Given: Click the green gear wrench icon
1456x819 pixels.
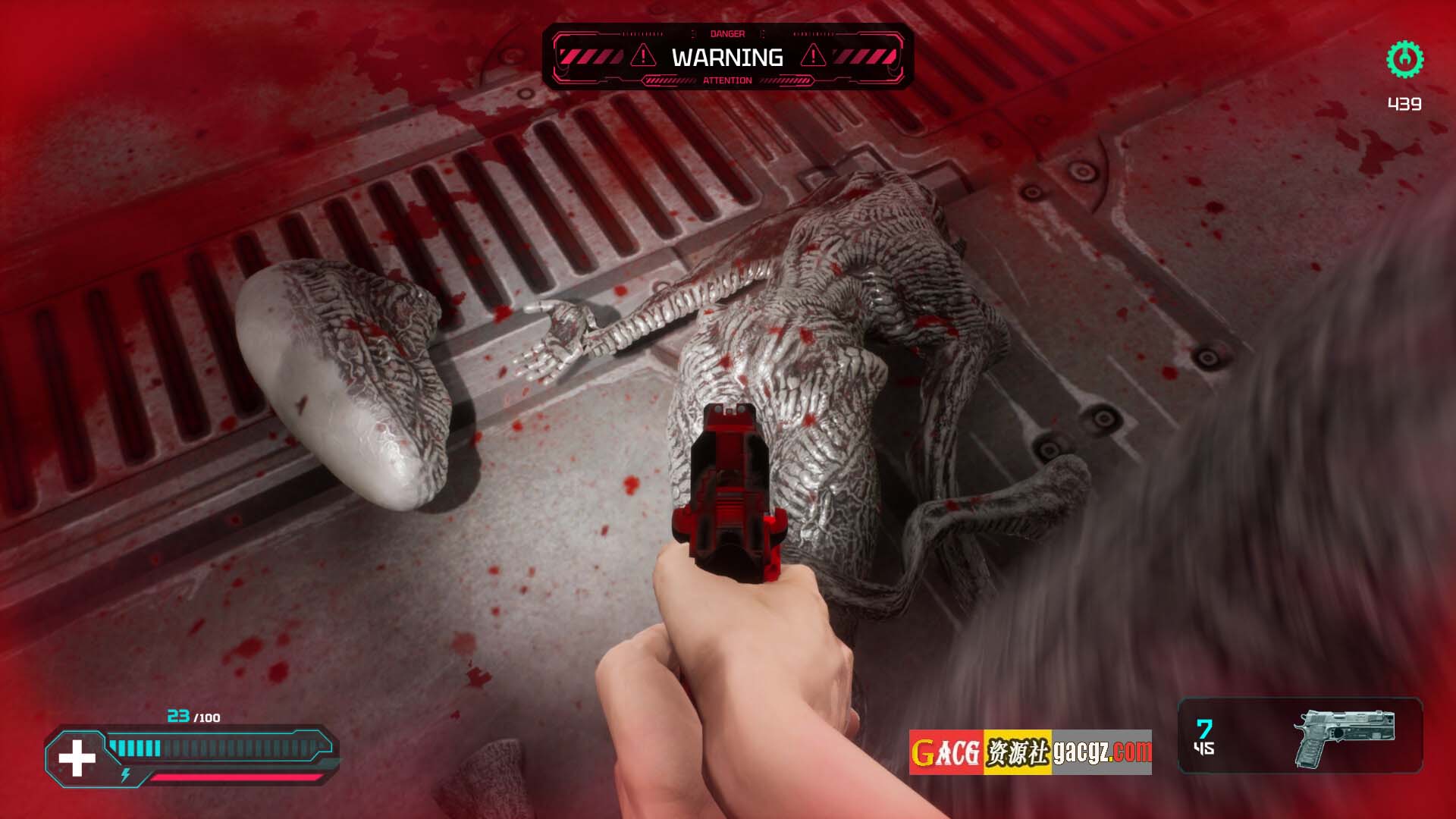Looking at the screenshot, I should [x=1404, y=59].
